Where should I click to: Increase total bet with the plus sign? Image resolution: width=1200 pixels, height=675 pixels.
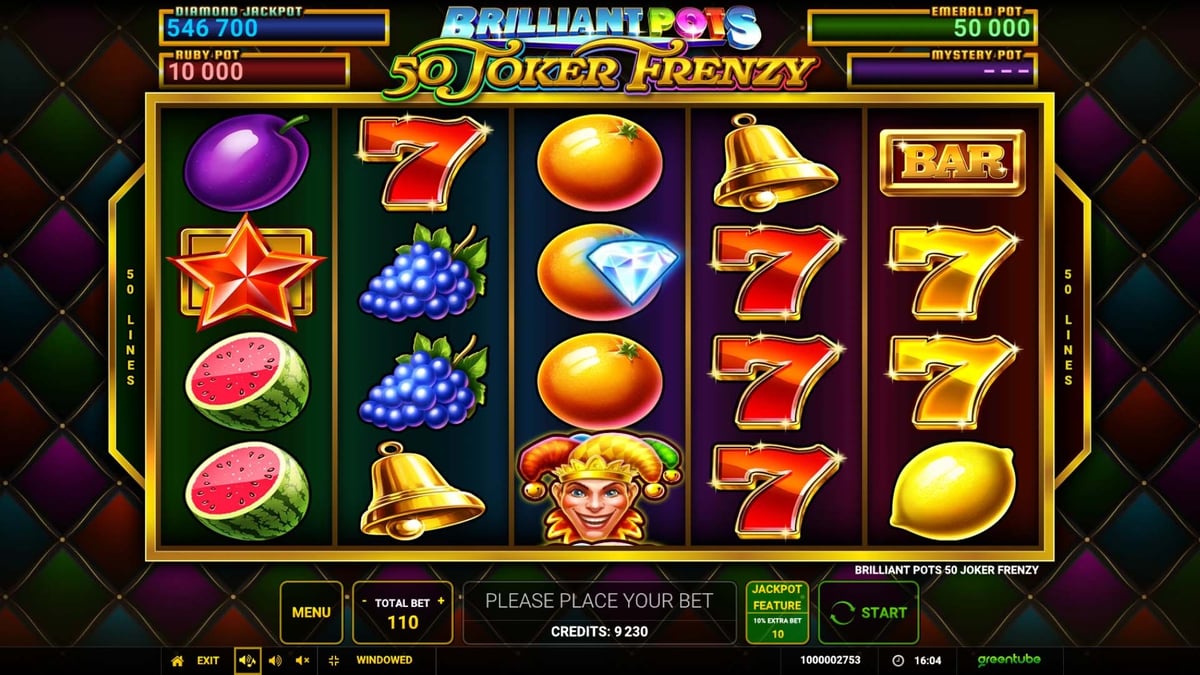[x=441, y=602]
